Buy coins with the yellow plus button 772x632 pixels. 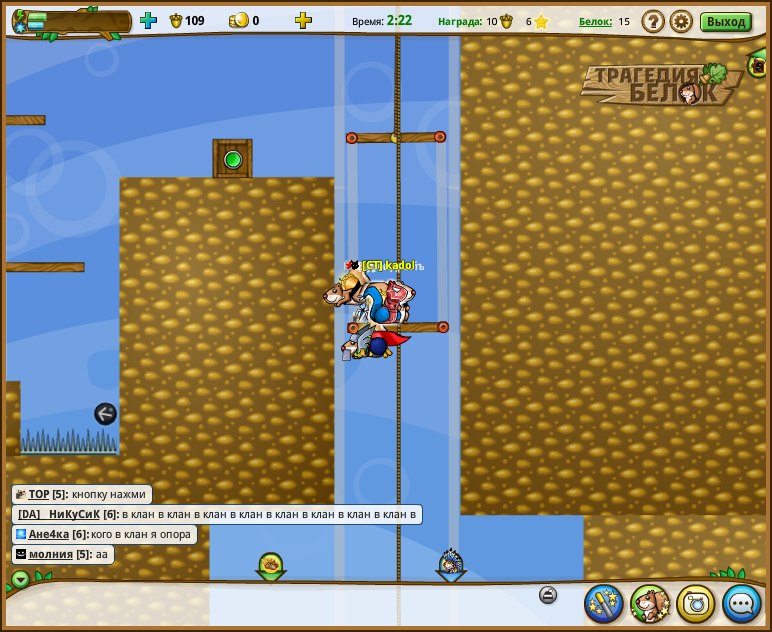303,20
